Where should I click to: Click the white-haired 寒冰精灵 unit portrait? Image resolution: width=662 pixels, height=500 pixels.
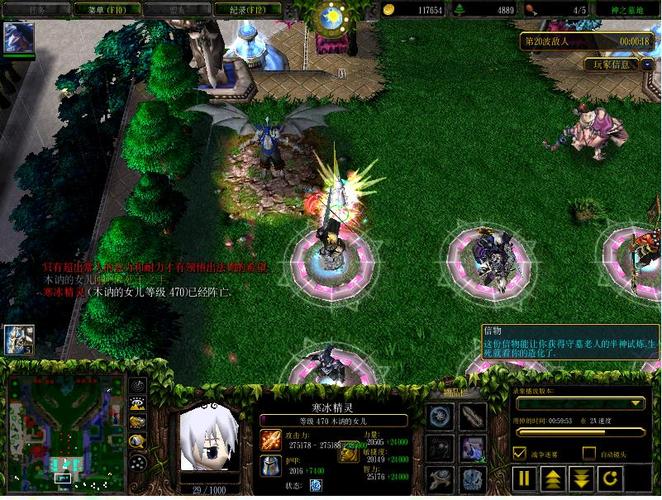click(211, 441)
